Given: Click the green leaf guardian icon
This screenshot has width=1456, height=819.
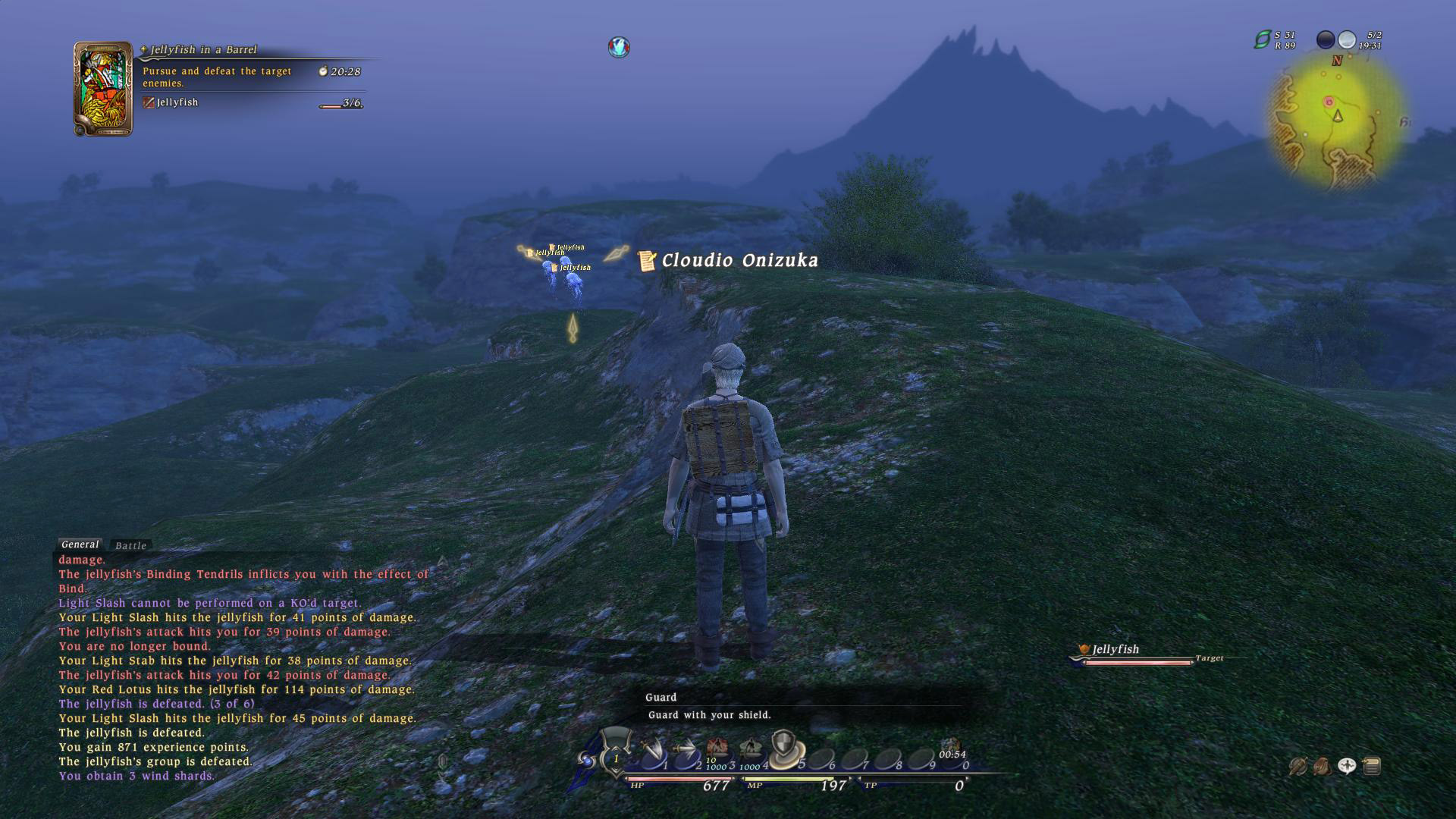Looking at the screenshot, I should [x=1262, y=39].
